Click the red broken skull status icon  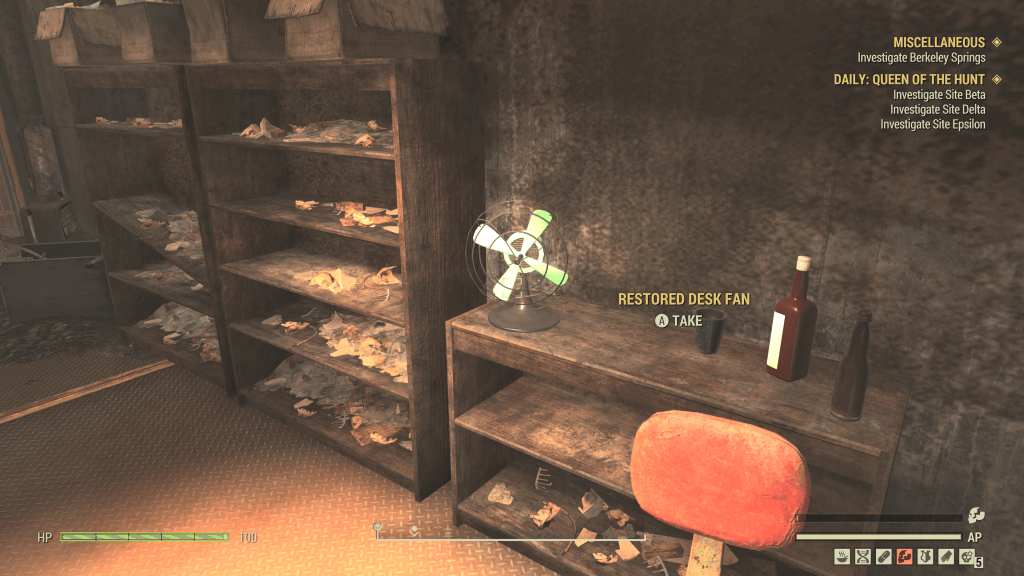[905, 556]
